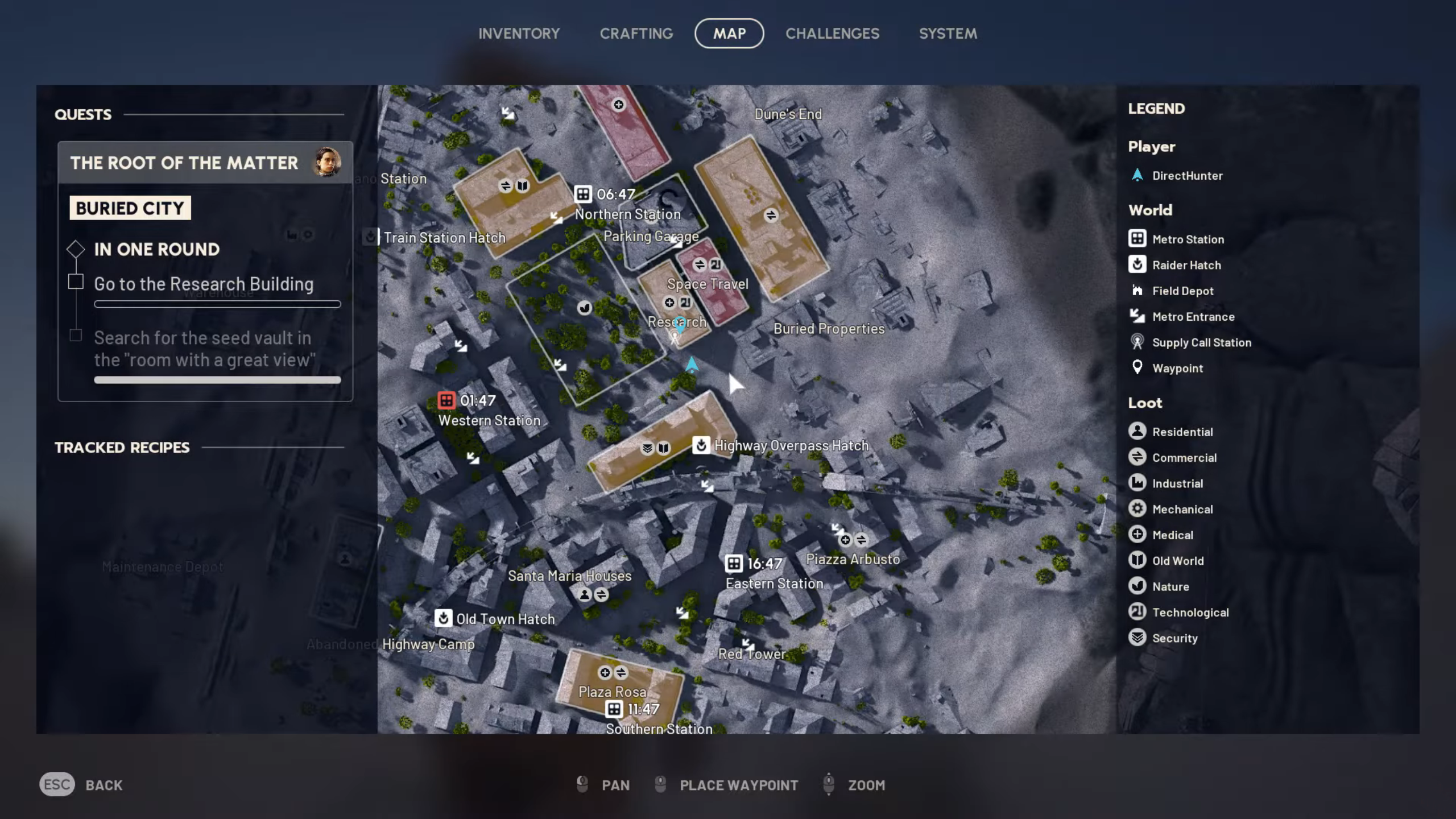Image resolution: width=1456 pixels, height=819 pixels.
Task: Click the Medical loot icon in the legend
Action: 1139,534
